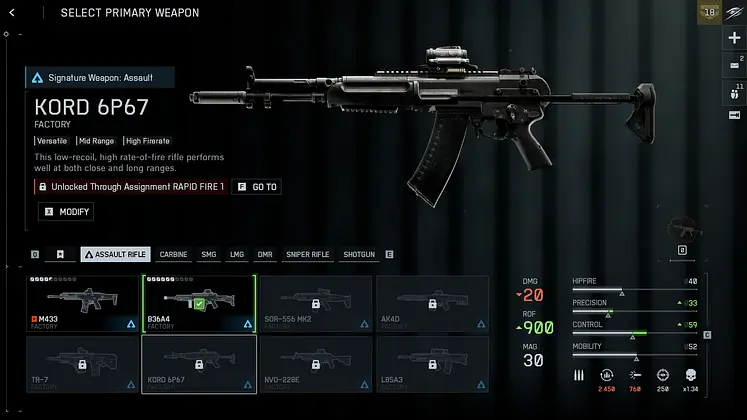Screen dimensions: 747x420
Task: Pick the locked AK4D weapon tile
Action: coord(431,303)
